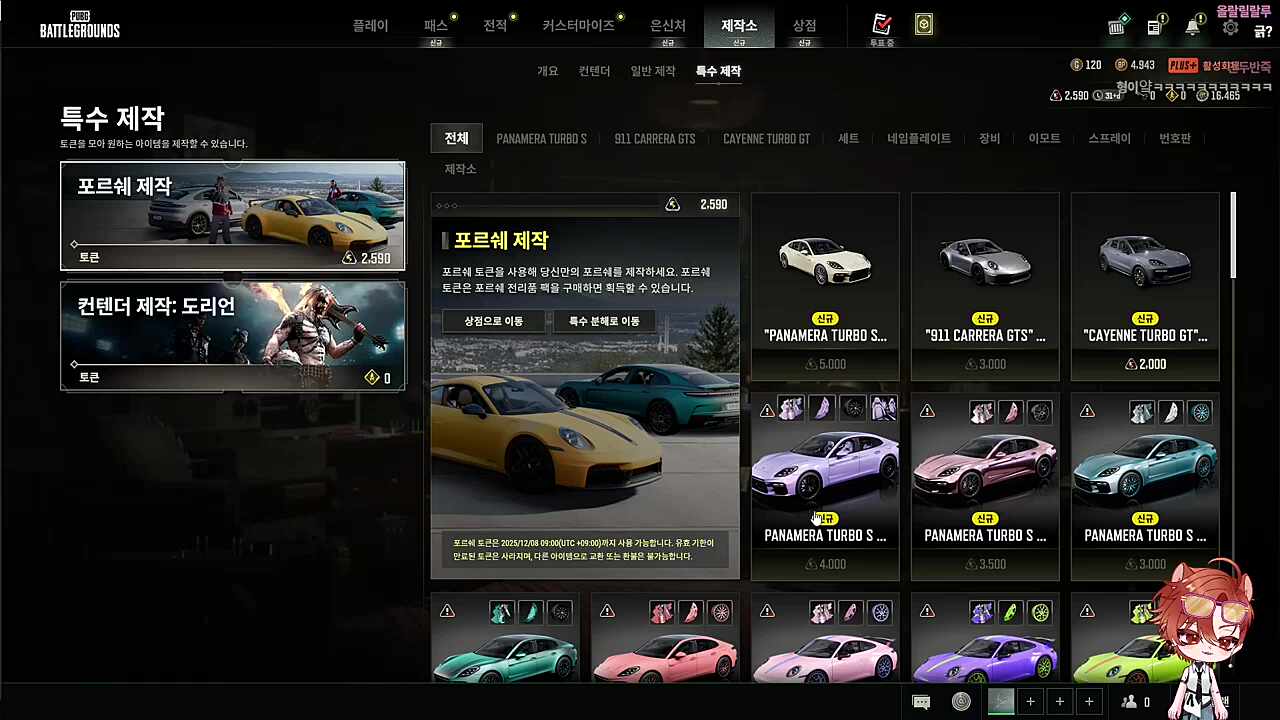The image size is (1280, 720).
Task: Select the 특수 제작 tab
Action: (717, 71)
